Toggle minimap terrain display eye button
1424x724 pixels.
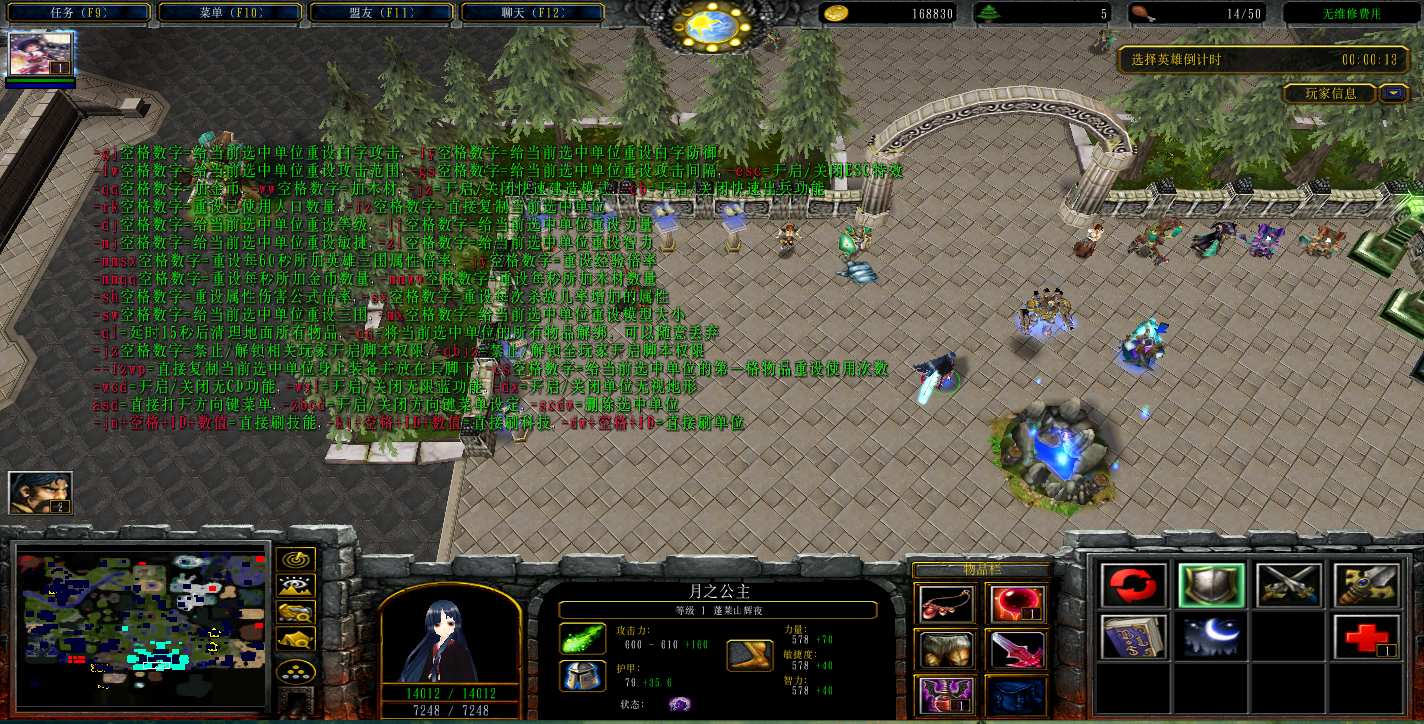(295, 586)
